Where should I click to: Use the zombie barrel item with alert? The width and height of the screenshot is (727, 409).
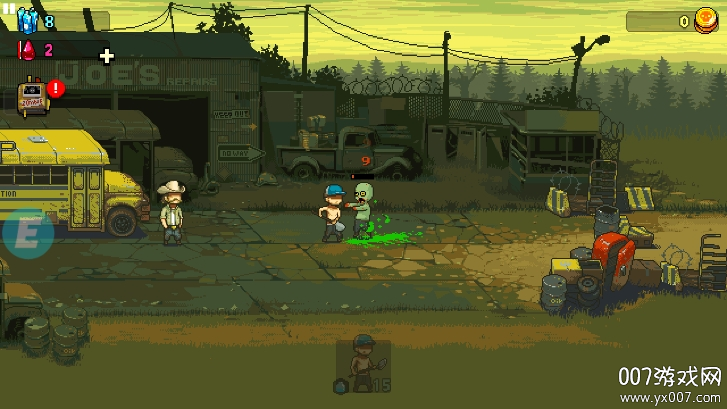coord(34,95)
